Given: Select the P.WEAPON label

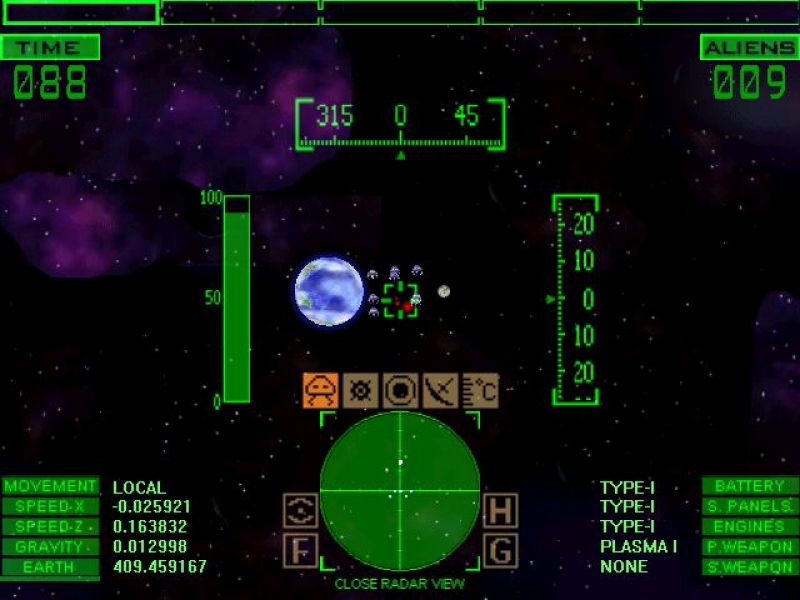Looking at the screenshot, I should click(x=749, y=547).
